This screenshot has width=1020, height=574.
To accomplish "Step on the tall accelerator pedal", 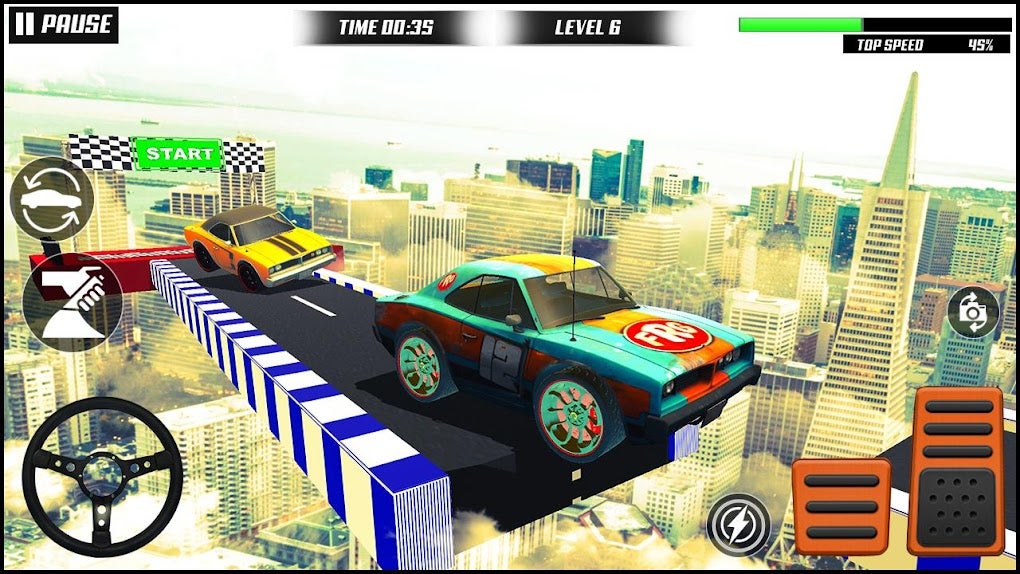I will pyautogui.click(x=954, y=470).
